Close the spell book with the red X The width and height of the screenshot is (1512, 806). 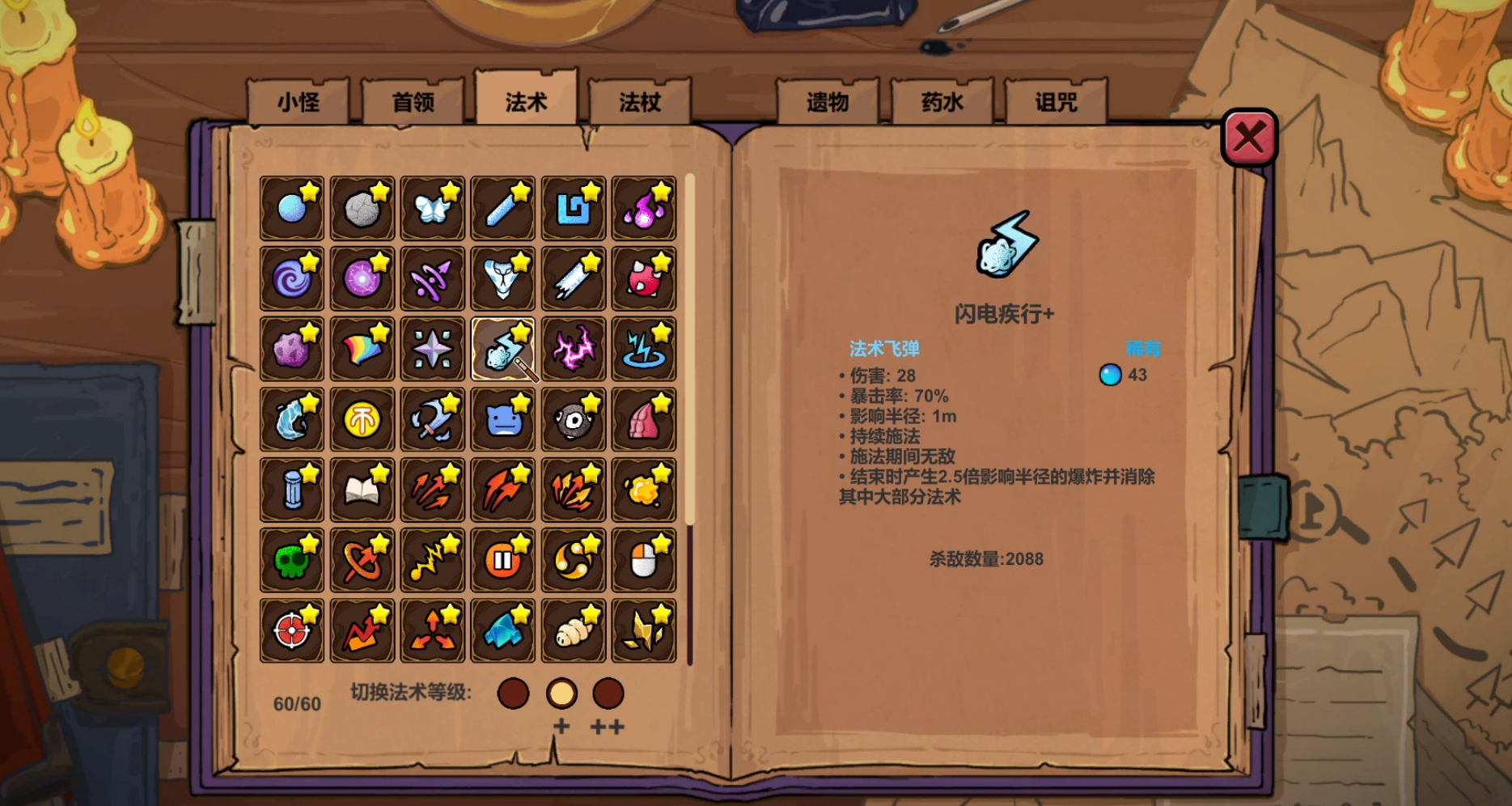tap(1248, 138)
